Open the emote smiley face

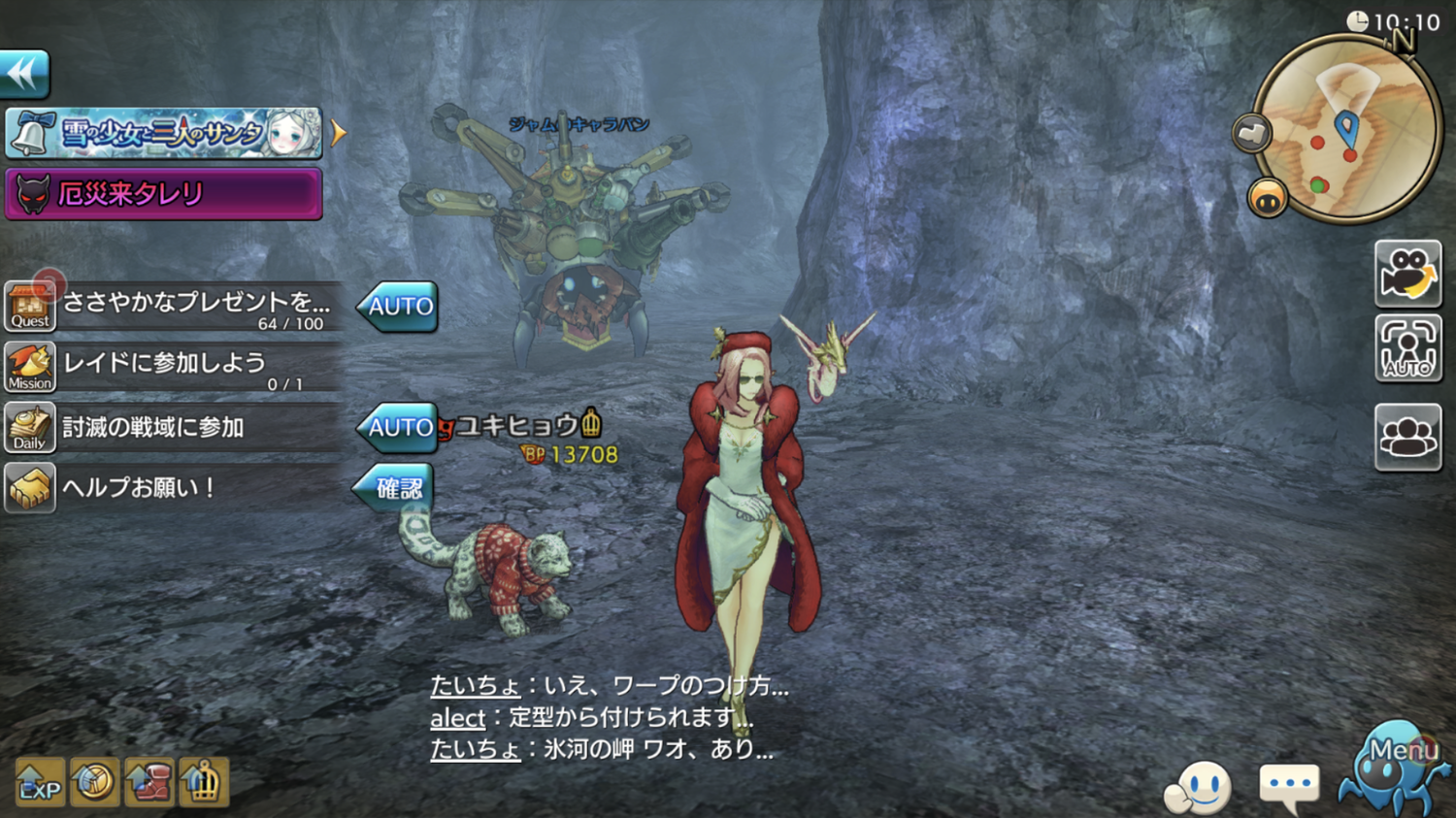(x=1200, y=788)
